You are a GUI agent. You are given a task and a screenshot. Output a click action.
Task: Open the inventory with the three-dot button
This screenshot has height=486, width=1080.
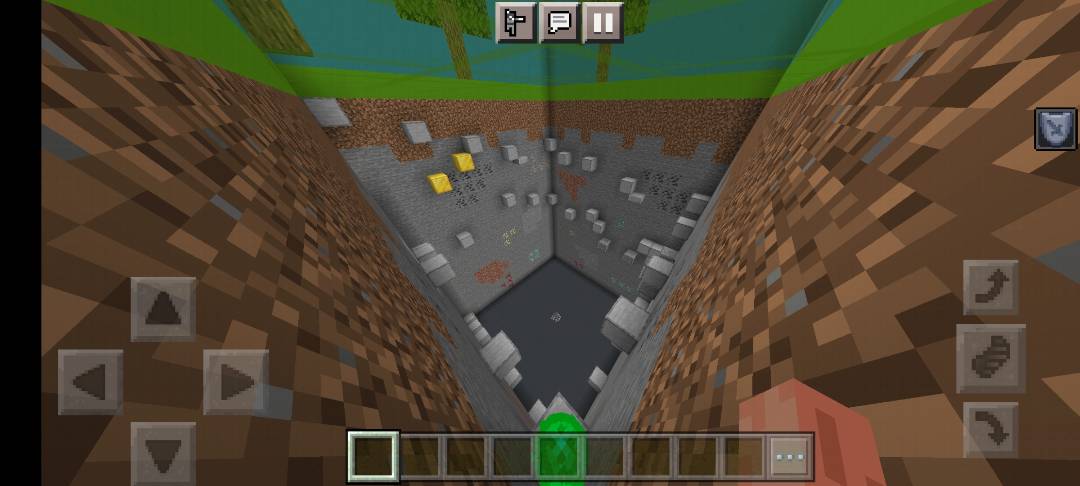(x=790, y=457)
